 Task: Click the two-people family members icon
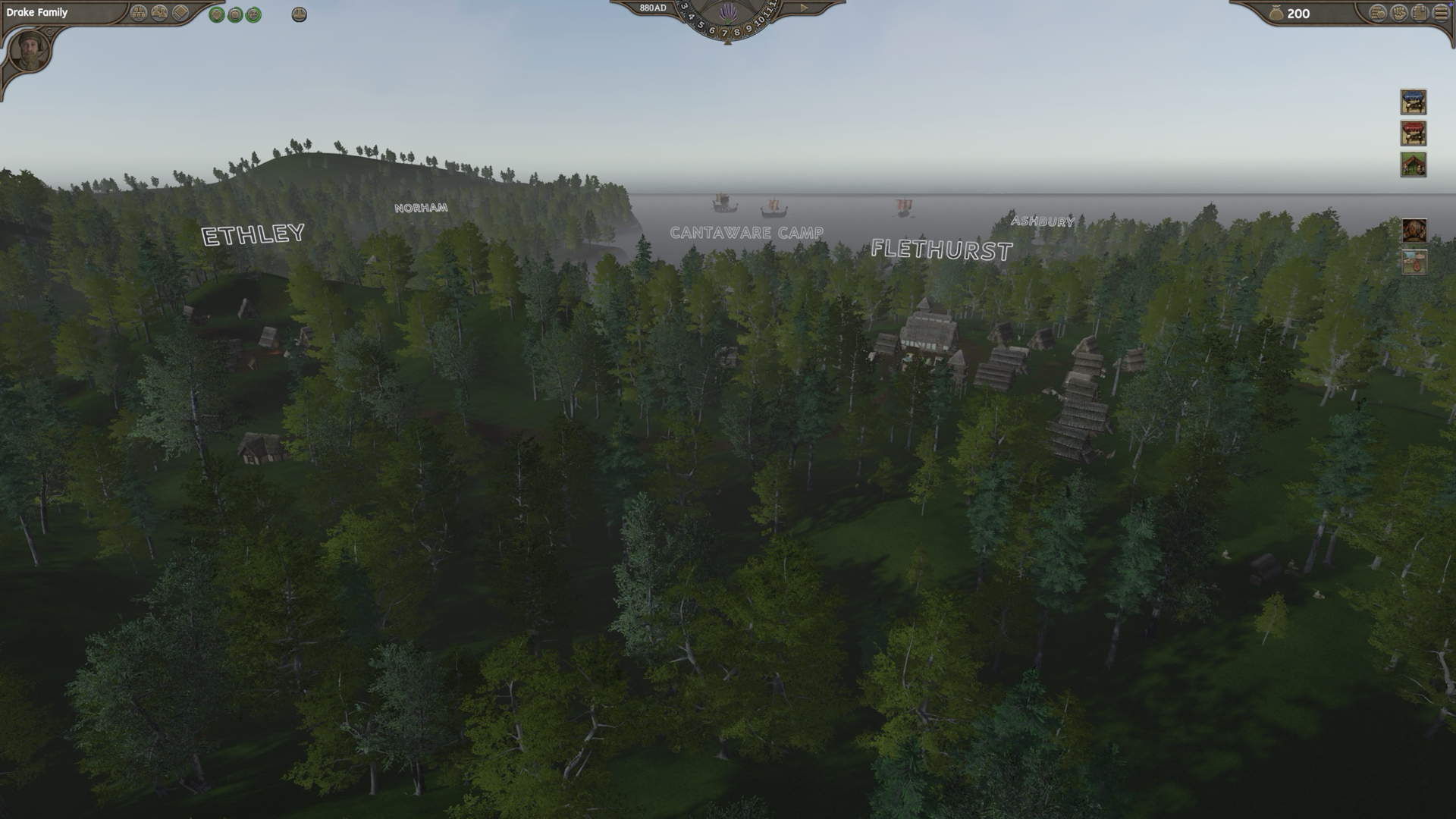click(159, 13)
